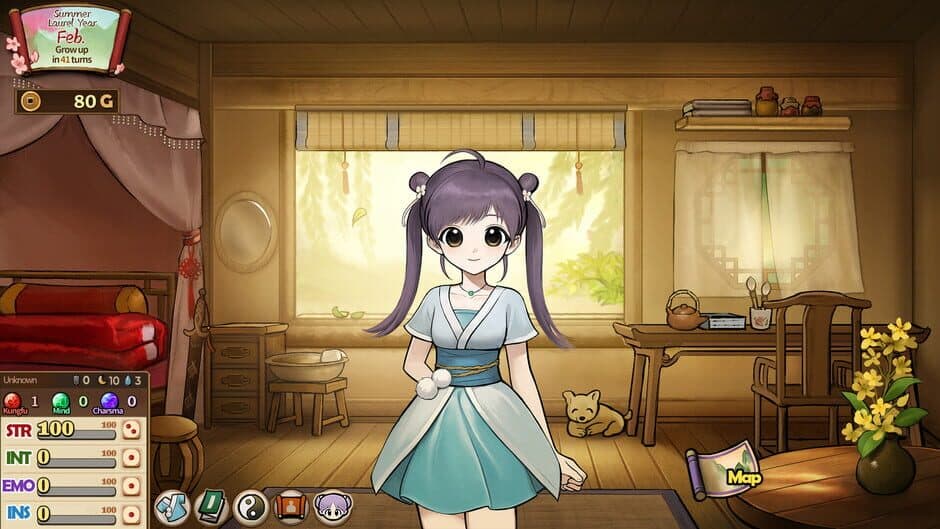Roll the dice next to INT
The image size is (940, 529).
(132, 458)
